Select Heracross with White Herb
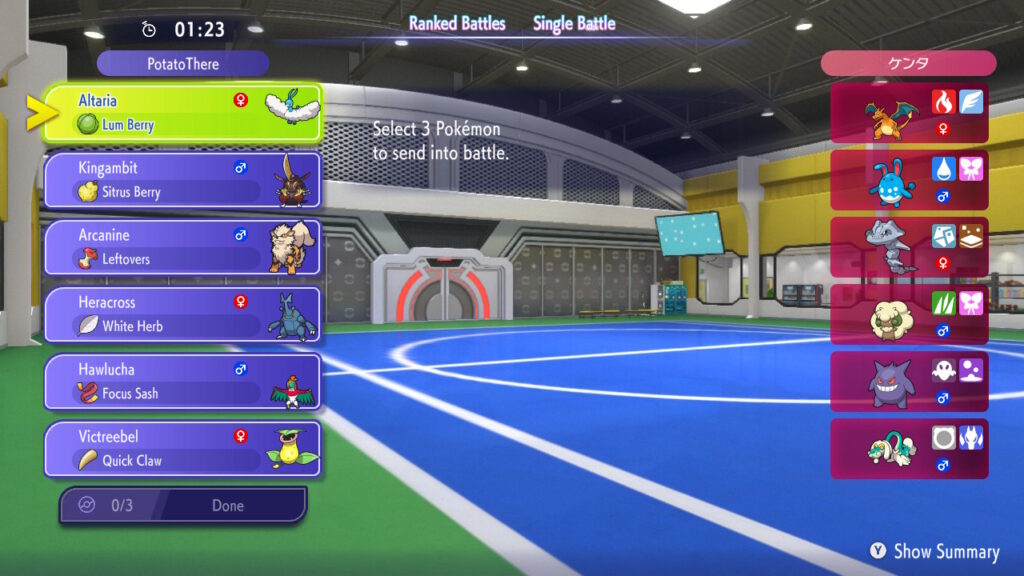This screenshot has width=1024, height=576. click(182, 314)
